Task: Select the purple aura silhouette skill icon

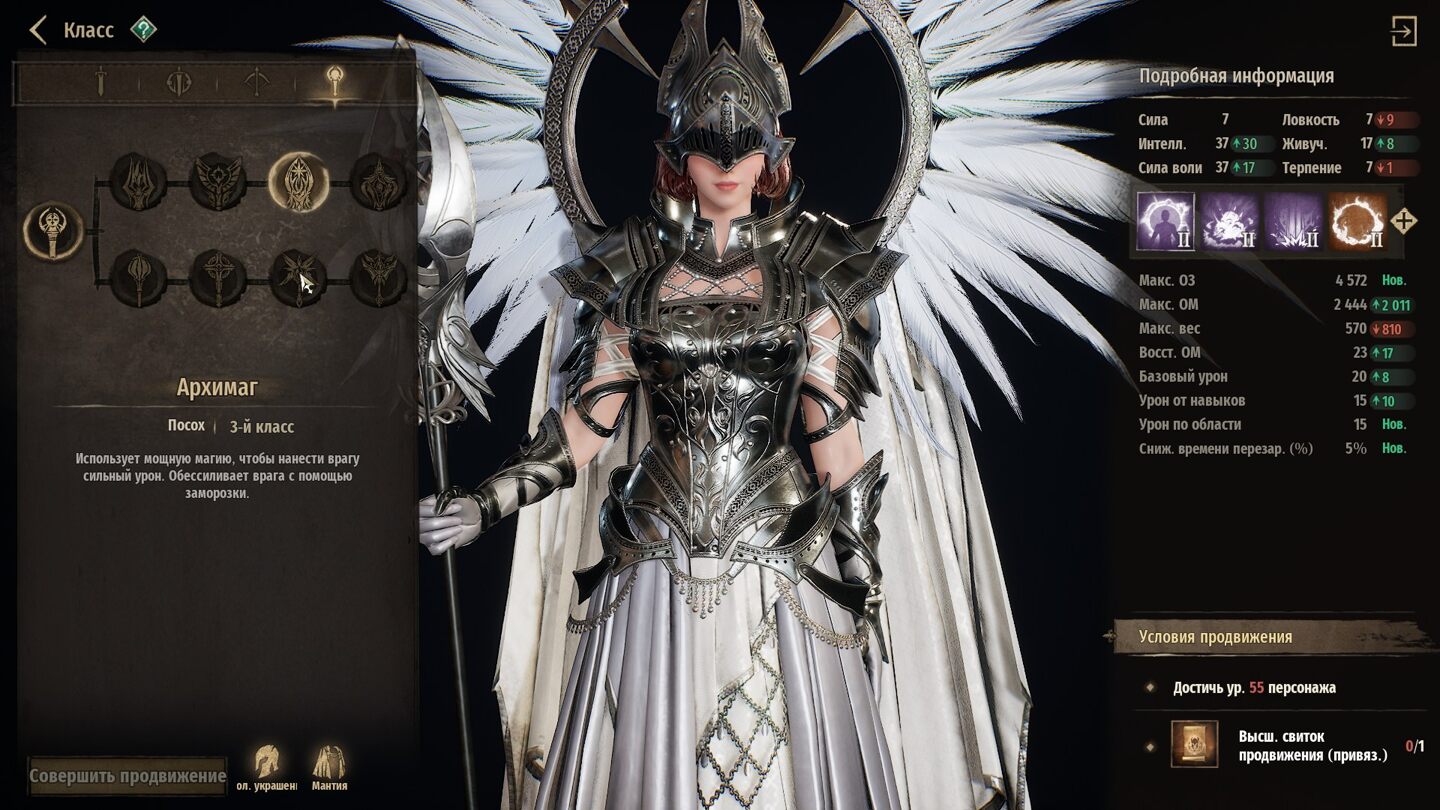Action: click(x=1165, y=221)
